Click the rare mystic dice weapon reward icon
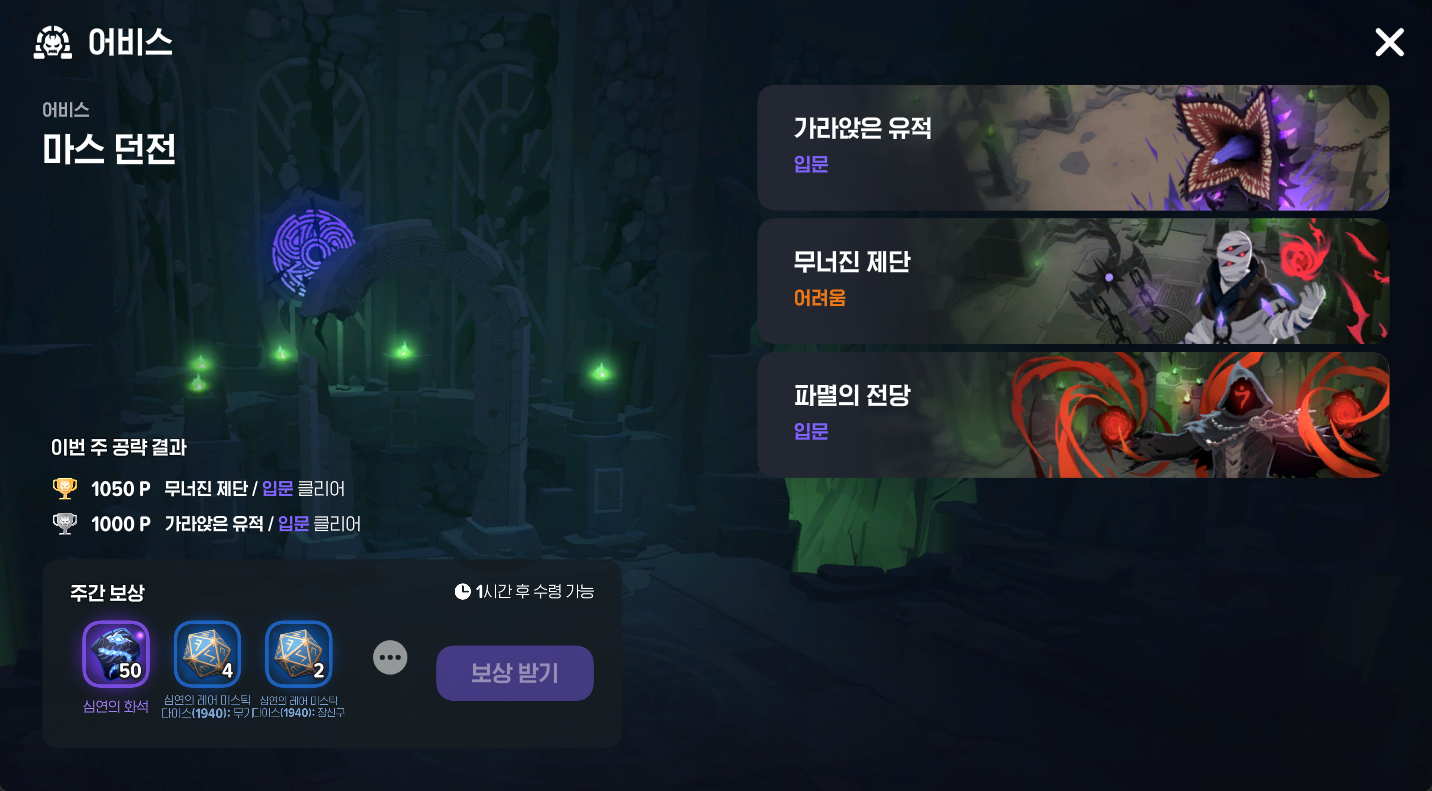The width and height of the screenshot is (1432, 791). point(207,654)
